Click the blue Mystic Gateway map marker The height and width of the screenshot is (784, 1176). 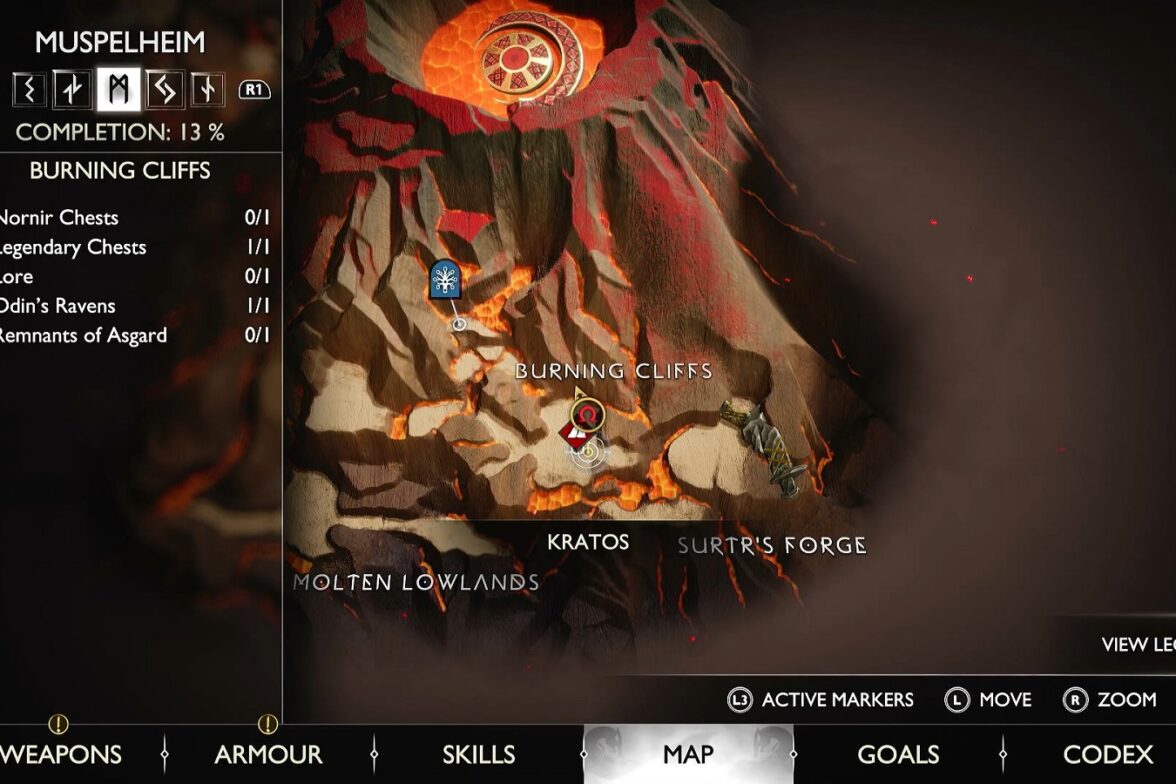click(x=445, y=279)
